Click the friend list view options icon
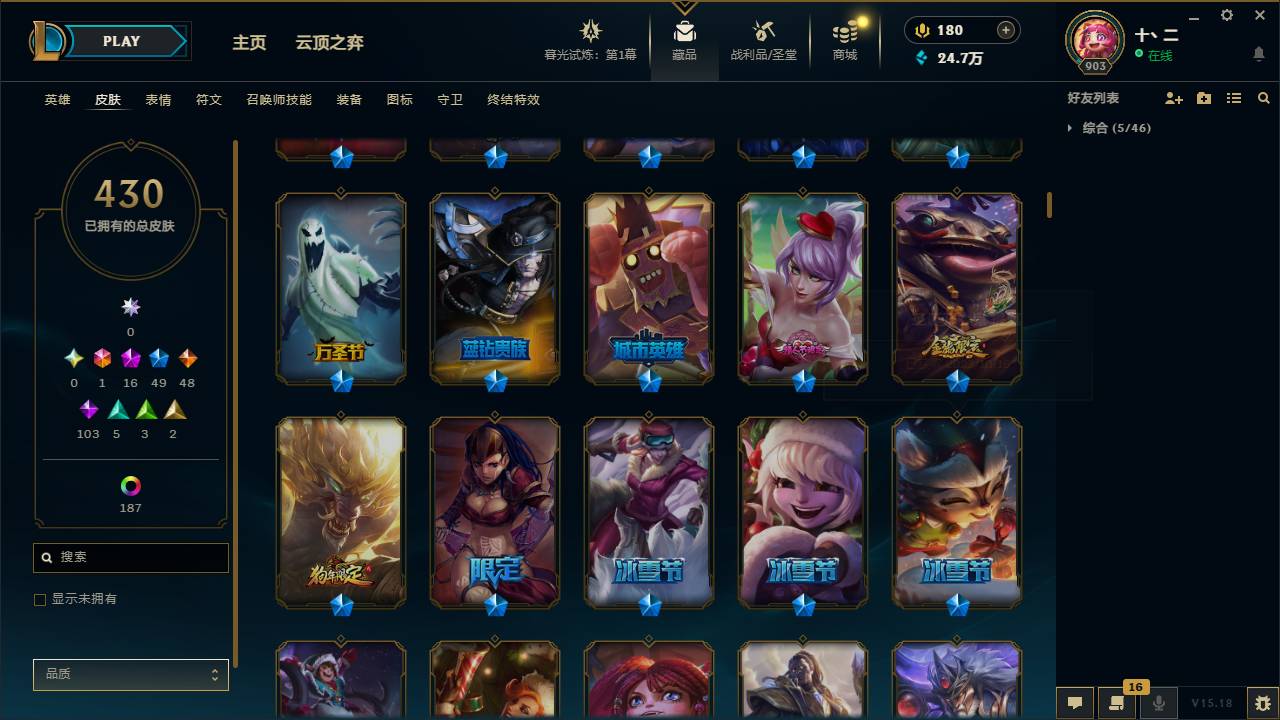 (1233, 97)
